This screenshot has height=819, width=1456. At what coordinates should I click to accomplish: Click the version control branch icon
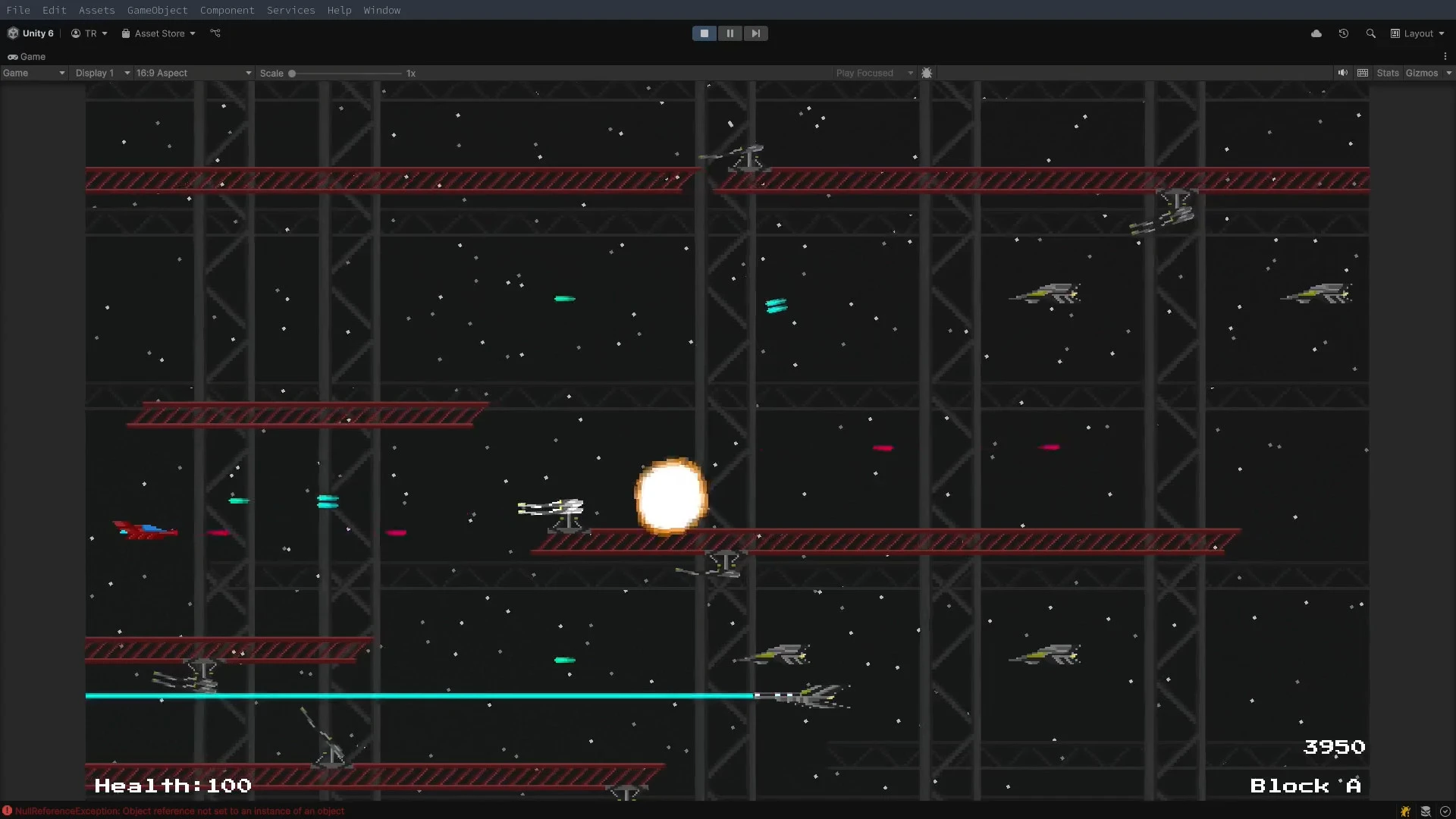215,33
